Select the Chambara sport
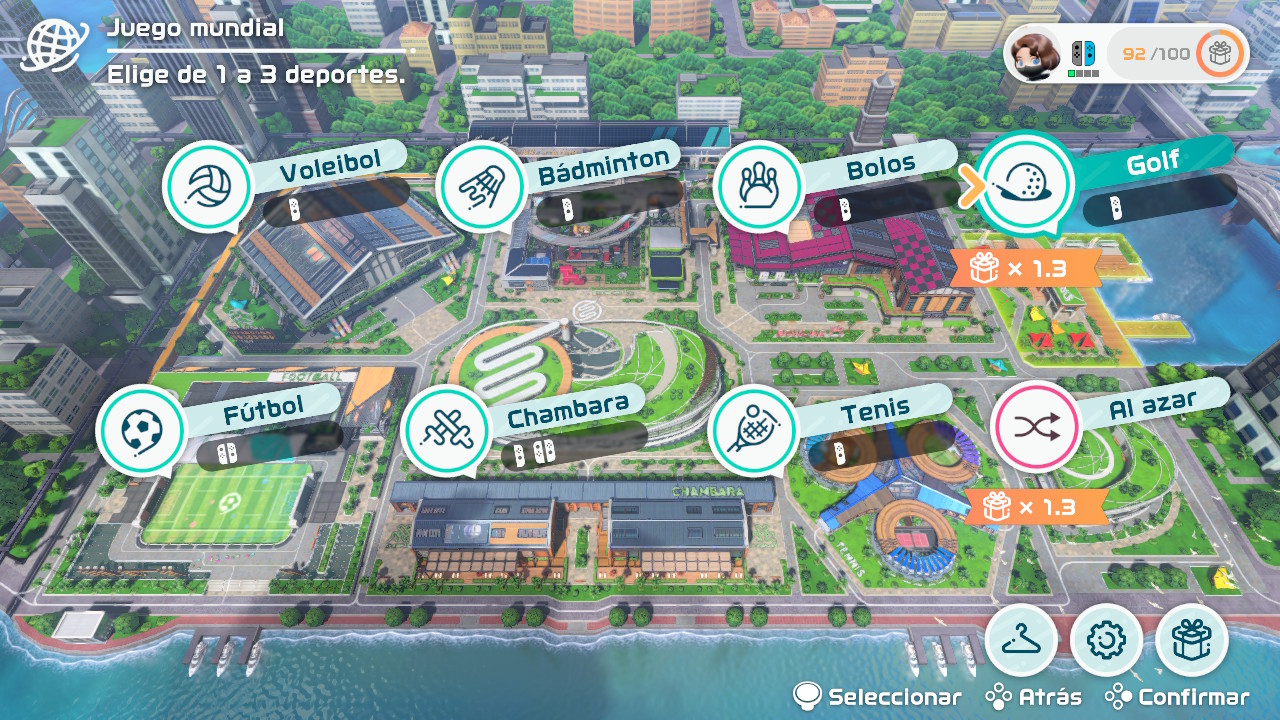This screenshot has width=1280, height=720. pos(445,431)
